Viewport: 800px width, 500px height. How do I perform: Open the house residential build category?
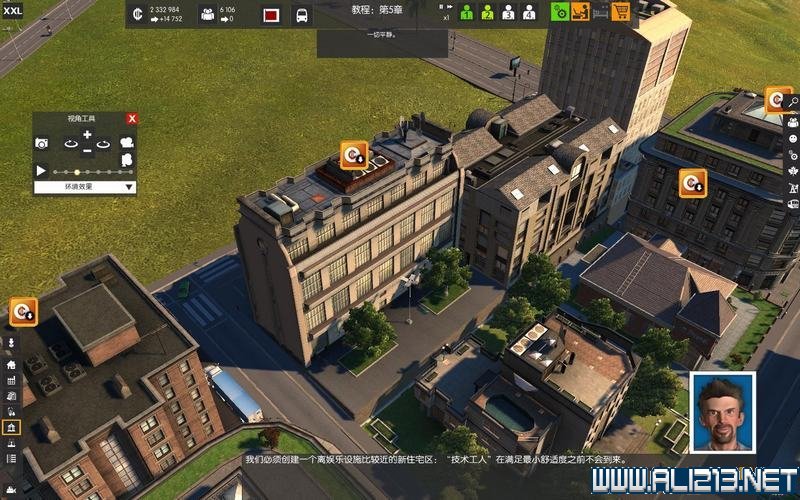11,364
